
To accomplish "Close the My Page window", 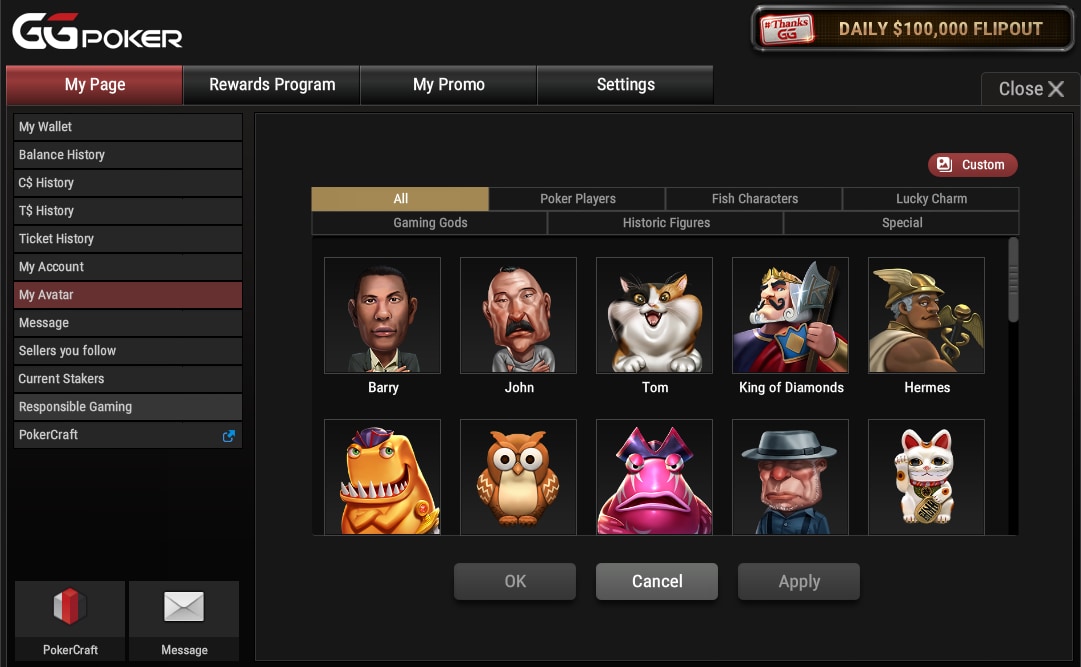I will [x=1030, y=89].
